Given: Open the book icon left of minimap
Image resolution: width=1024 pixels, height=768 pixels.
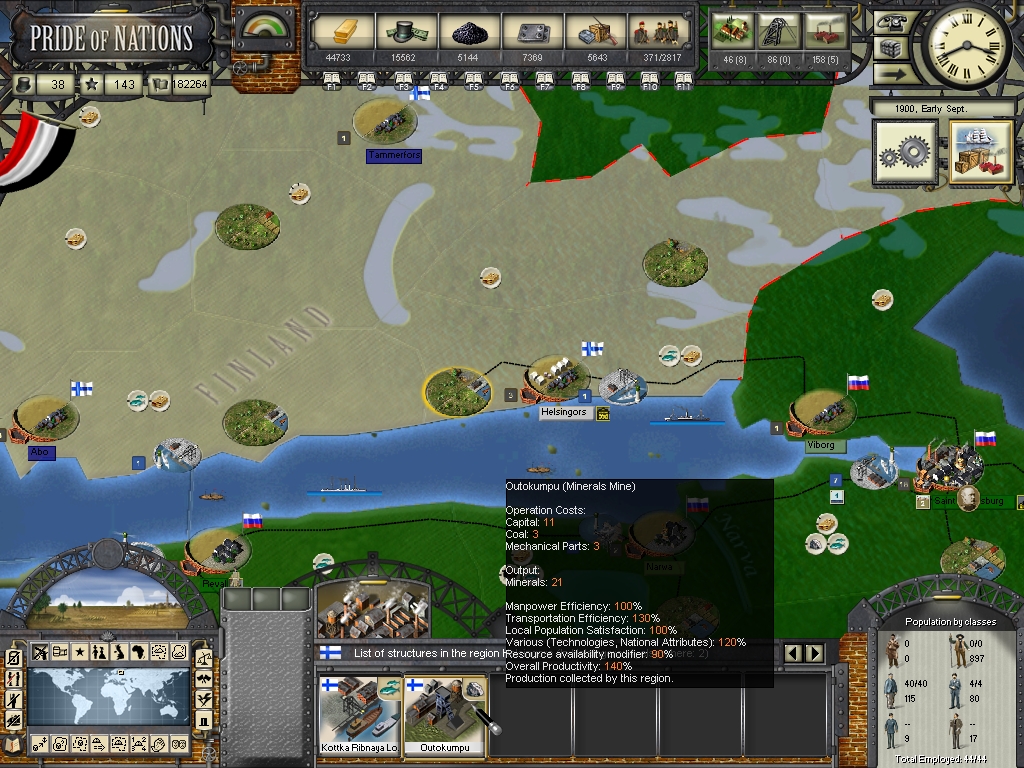Looking at the screenshot, I should [x=12, y=744].
